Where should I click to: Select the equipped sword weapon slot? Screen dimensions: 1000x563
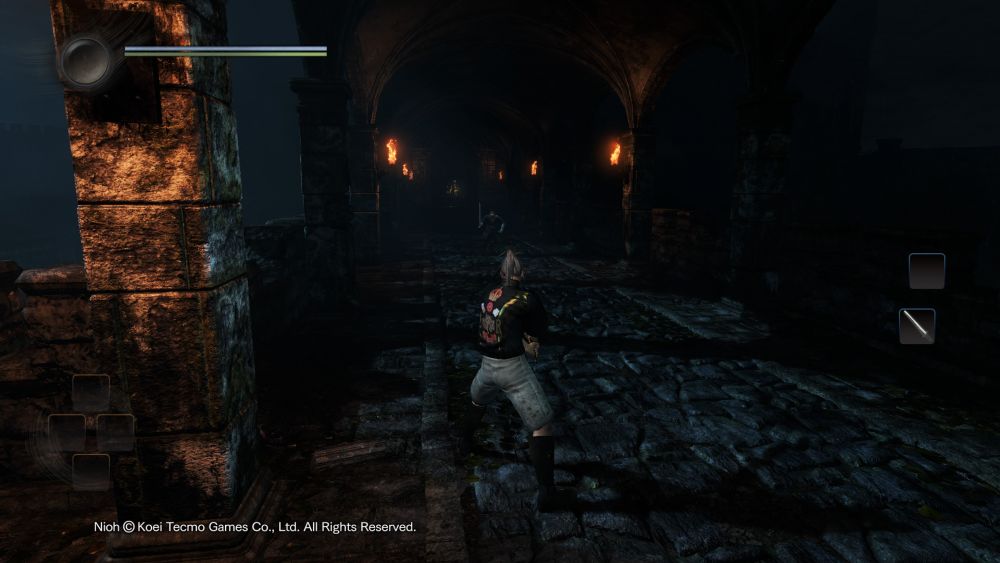(917, 326)
